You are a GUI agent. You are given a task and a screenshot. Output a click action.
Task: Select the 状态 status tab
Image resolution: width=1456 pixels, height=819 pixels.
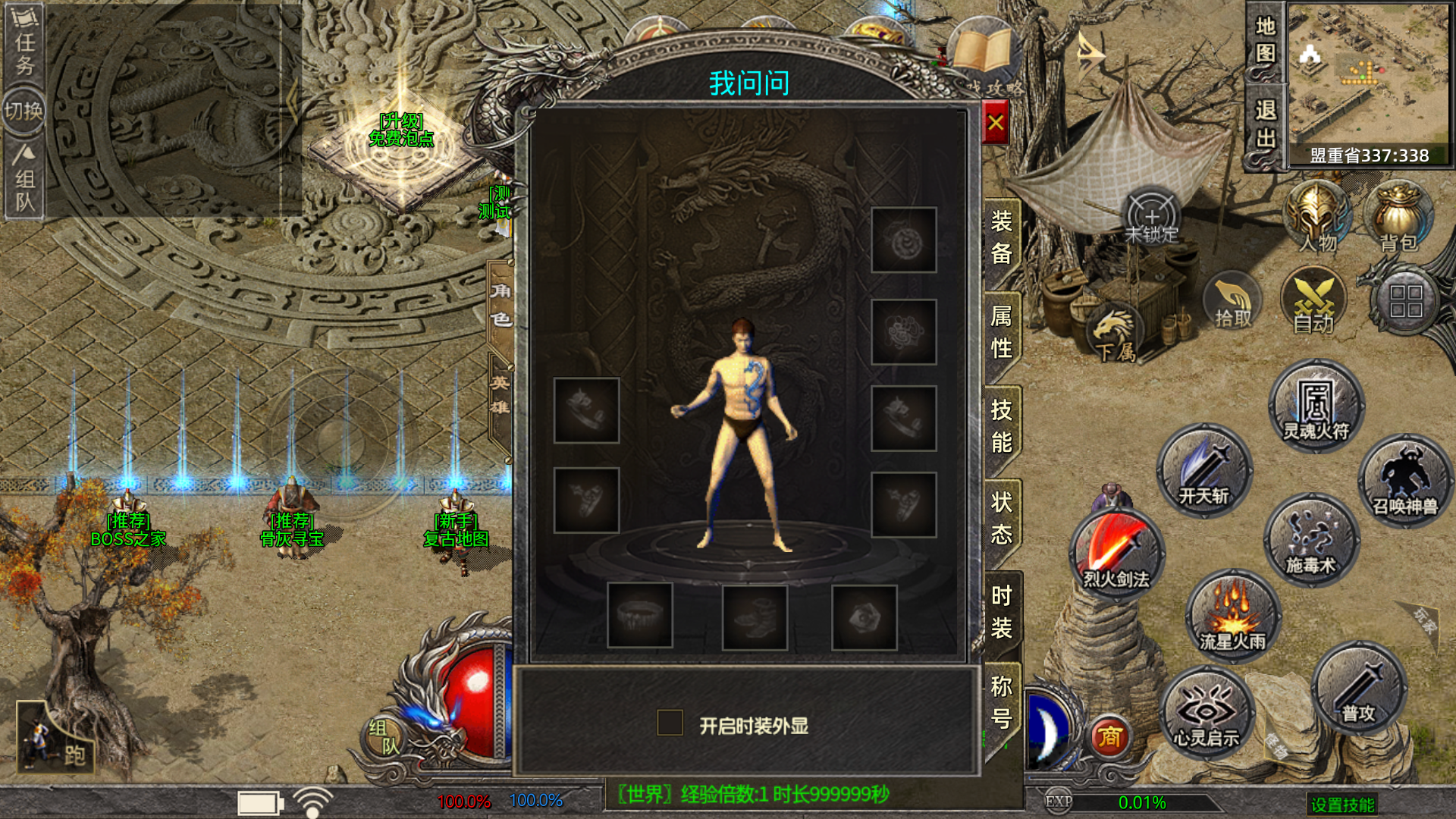click(x=1001, y=518)
